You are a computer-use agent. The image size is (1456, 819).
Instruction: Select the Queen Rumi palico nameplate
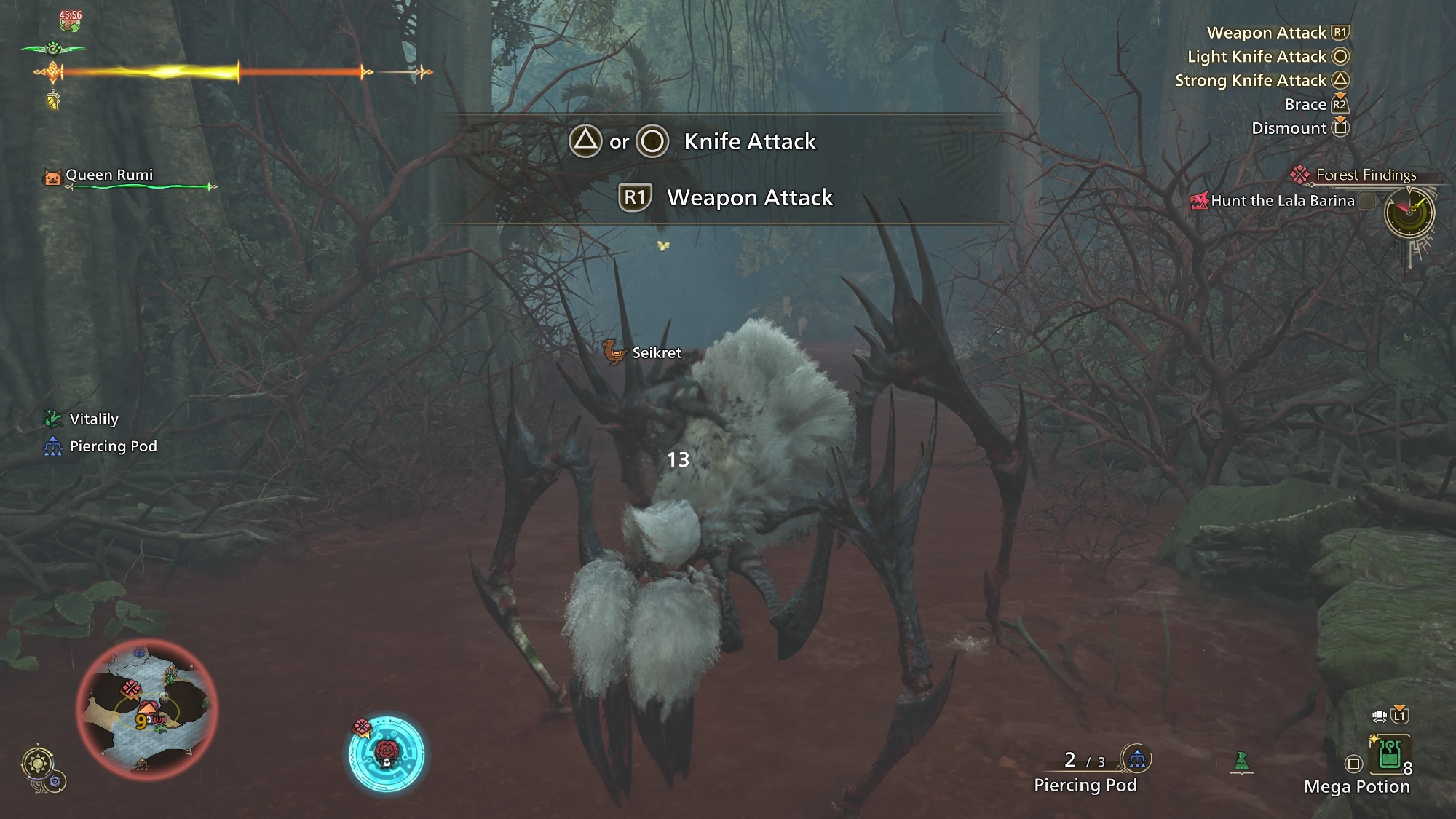(x=109, y=175)
